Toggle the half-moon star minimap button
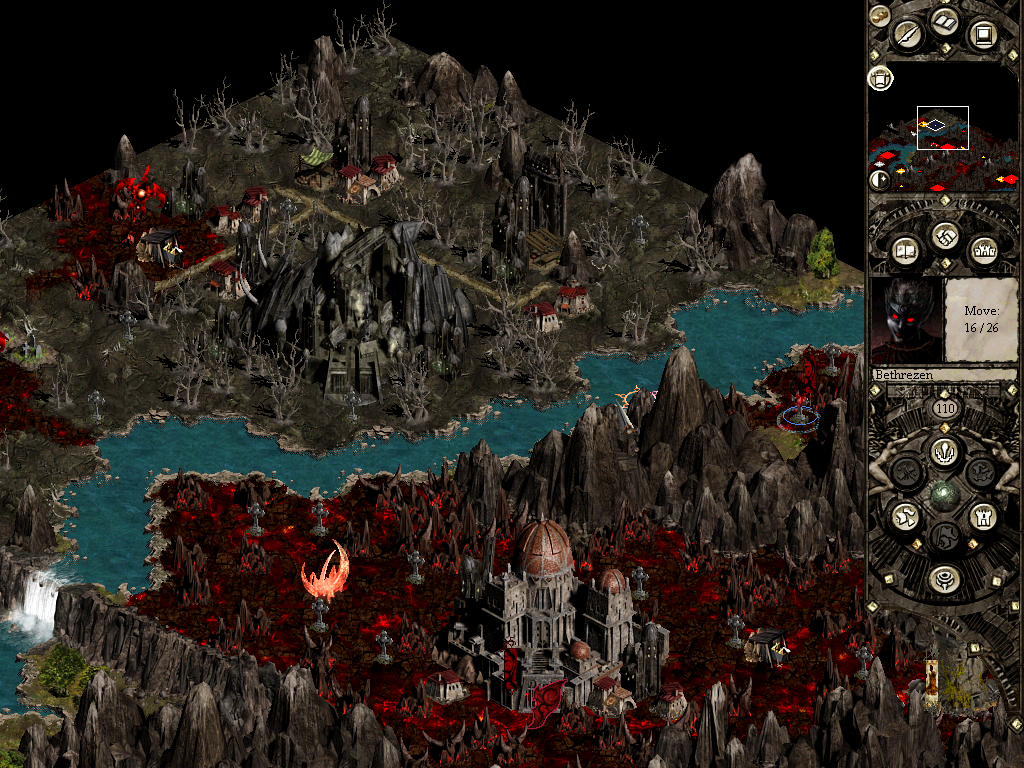 tap(879, 180)
